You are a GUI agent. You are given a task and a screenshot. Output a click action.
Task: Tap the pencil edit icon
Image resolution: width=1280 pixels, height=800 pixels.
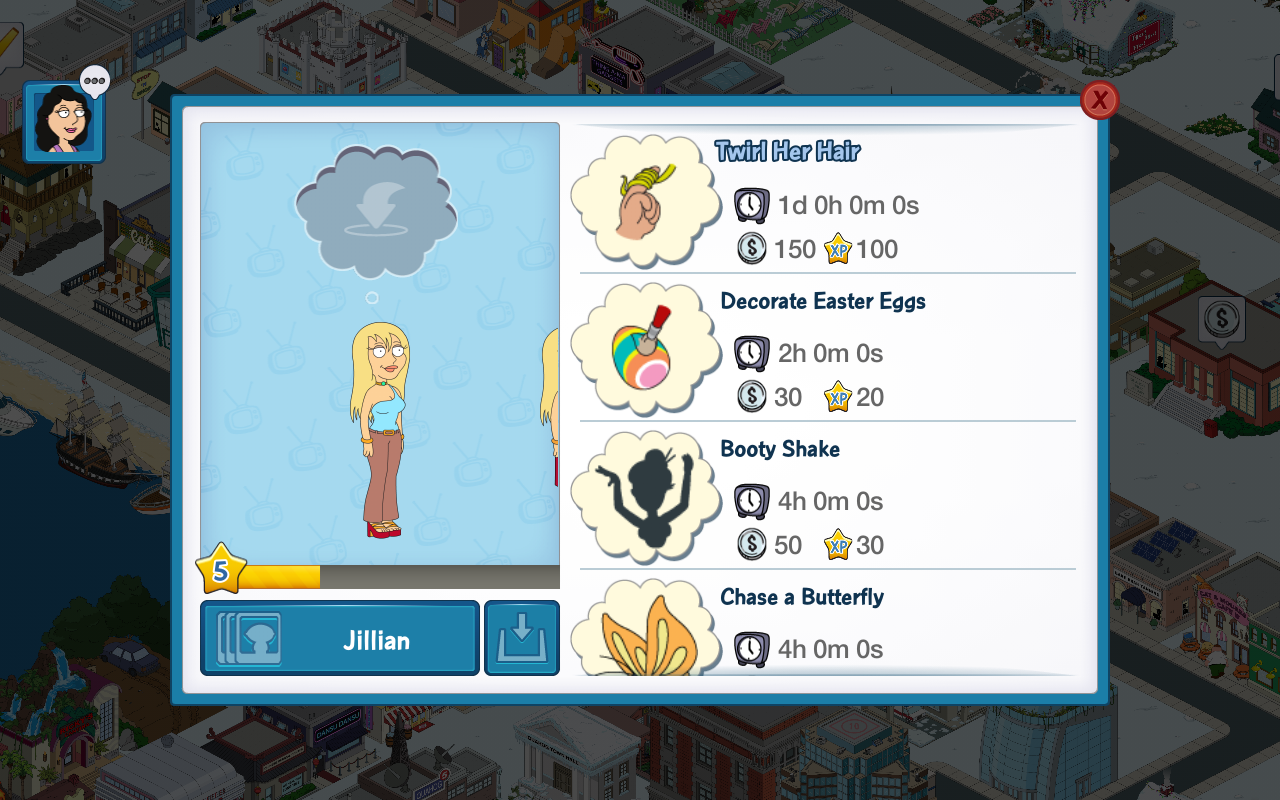tap(9, 42)
